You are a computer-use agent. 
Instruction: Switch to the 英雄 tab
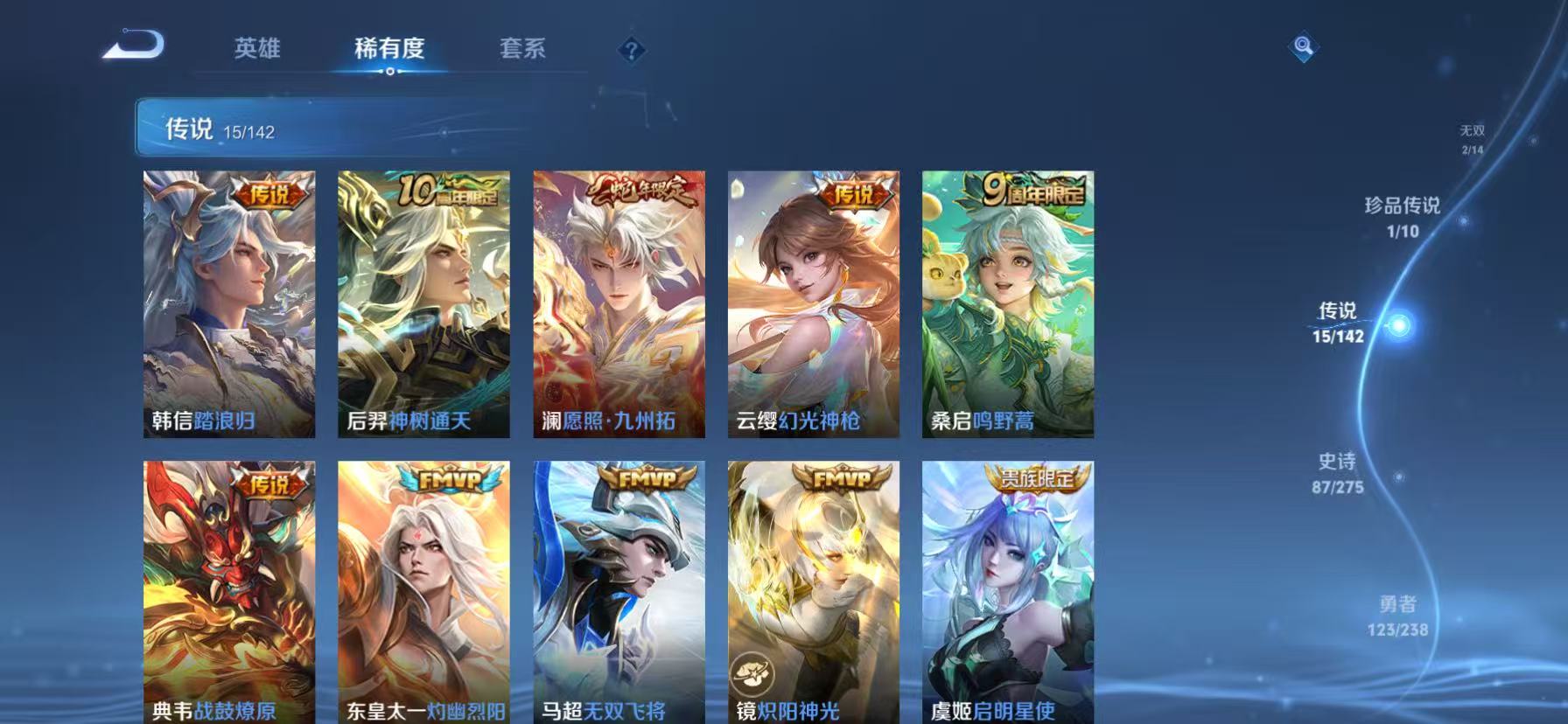(x=256, y=50)
